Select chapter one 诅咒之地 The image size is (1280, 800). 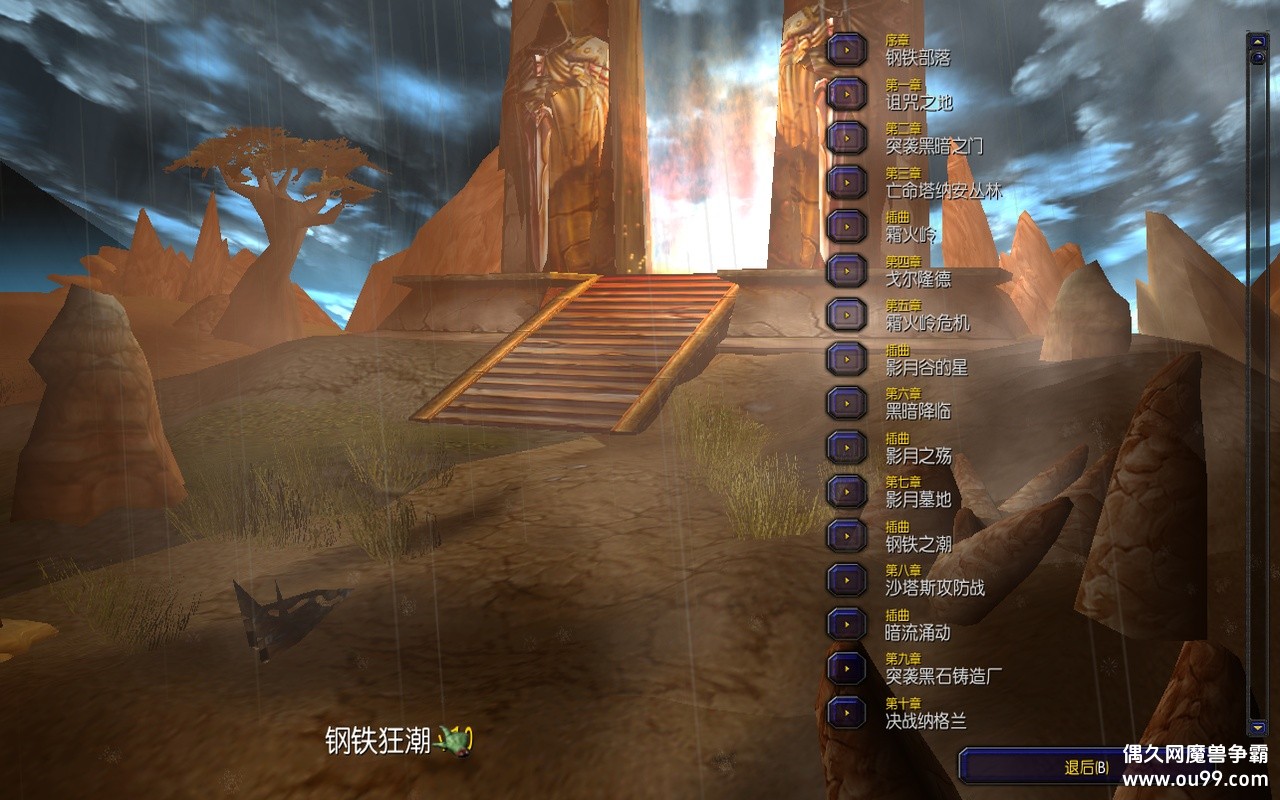coord(847,93)
